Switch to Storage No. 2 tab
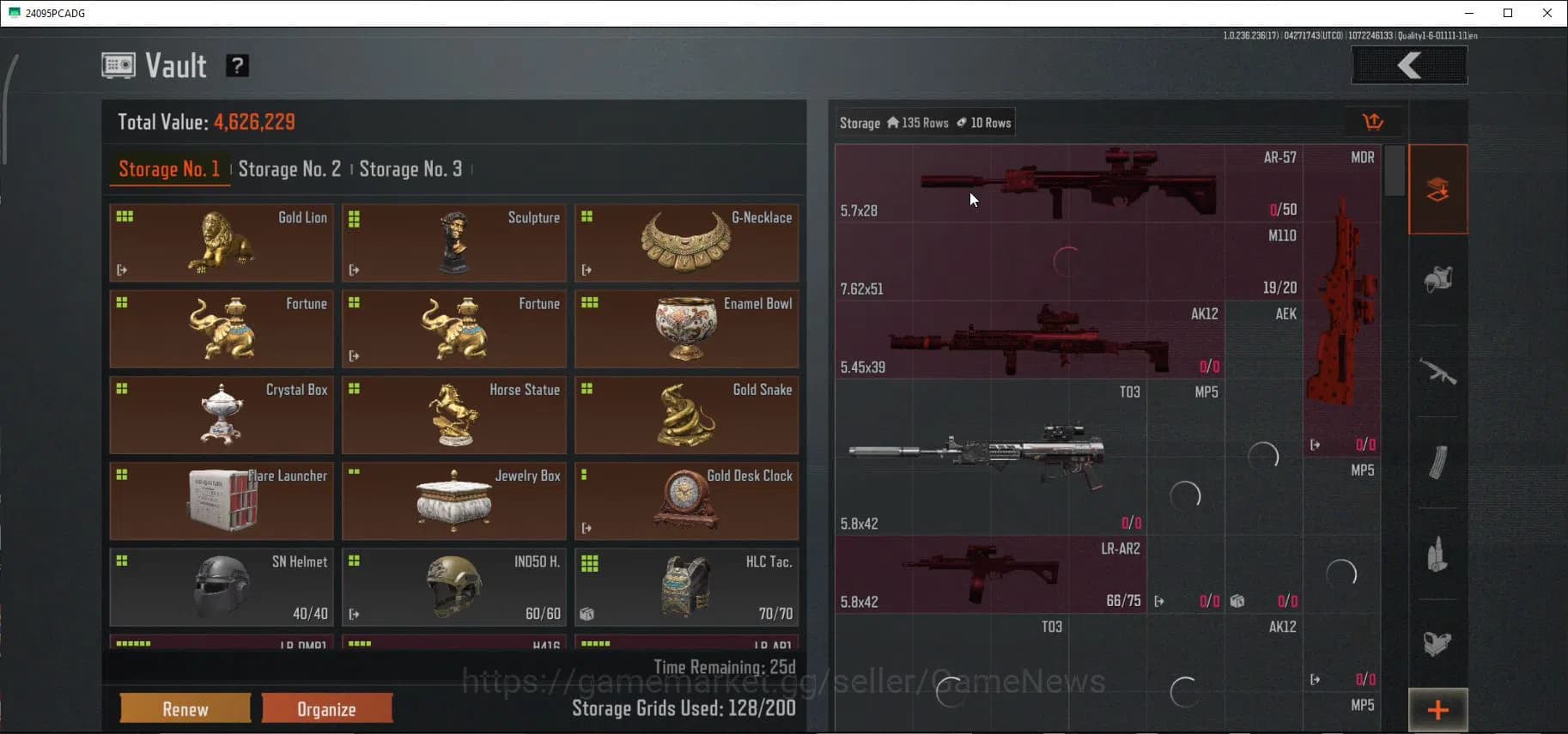Viewport: 1568px width, 734px height. [x=289, y=168]
